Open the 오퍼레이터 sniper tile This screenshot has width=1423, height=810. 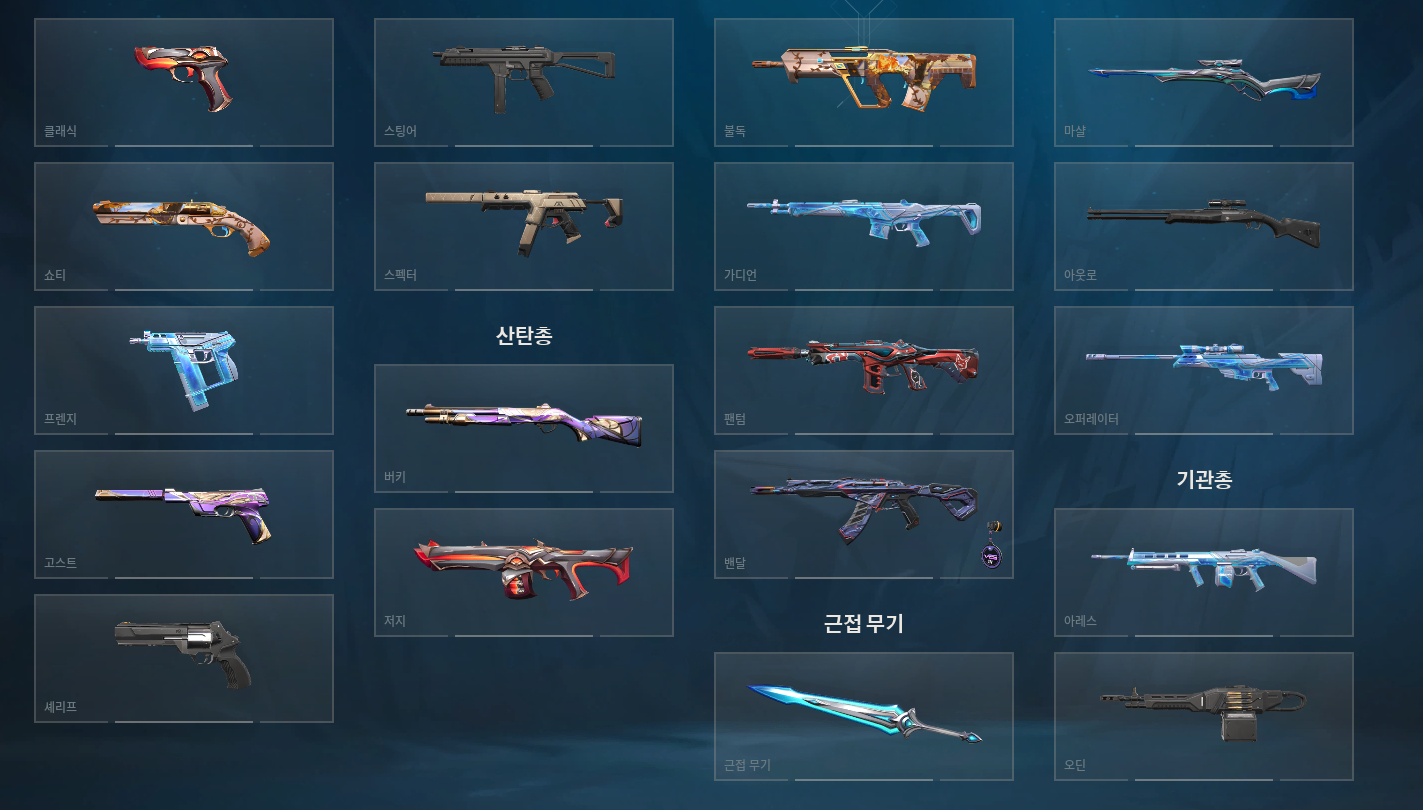pyautogui.click(x=1204, y=370)
